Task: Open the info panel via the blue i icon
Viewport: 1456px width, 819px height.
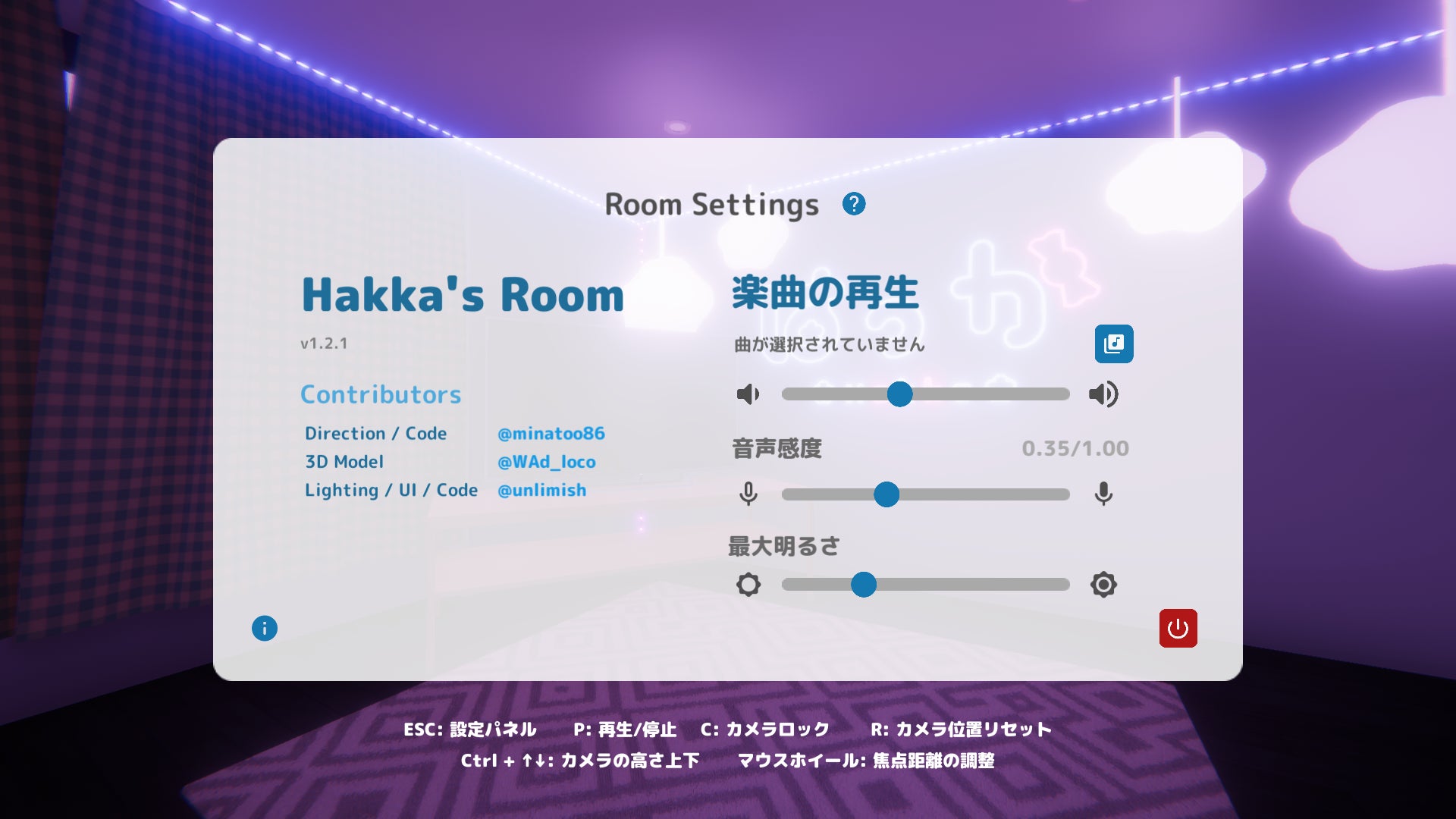Action: click(264, 629)
